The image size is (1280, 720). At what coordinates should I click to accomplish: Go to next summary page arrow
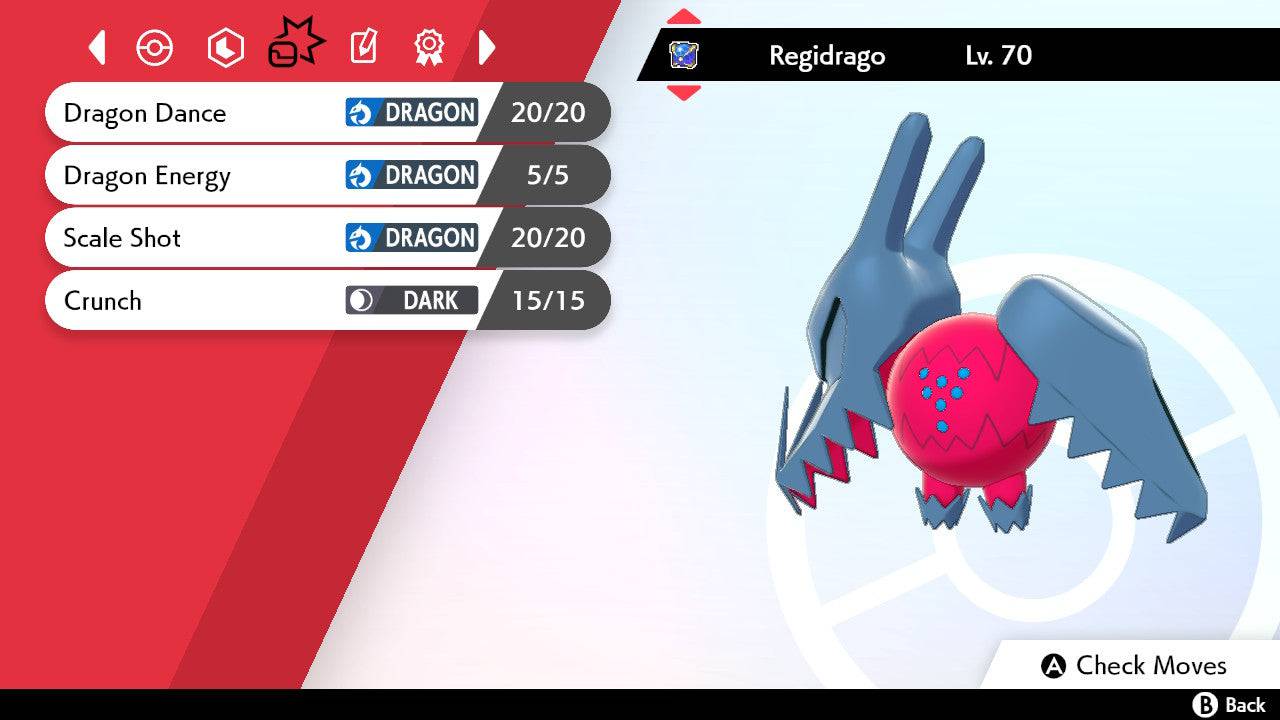tap(487, 47)
